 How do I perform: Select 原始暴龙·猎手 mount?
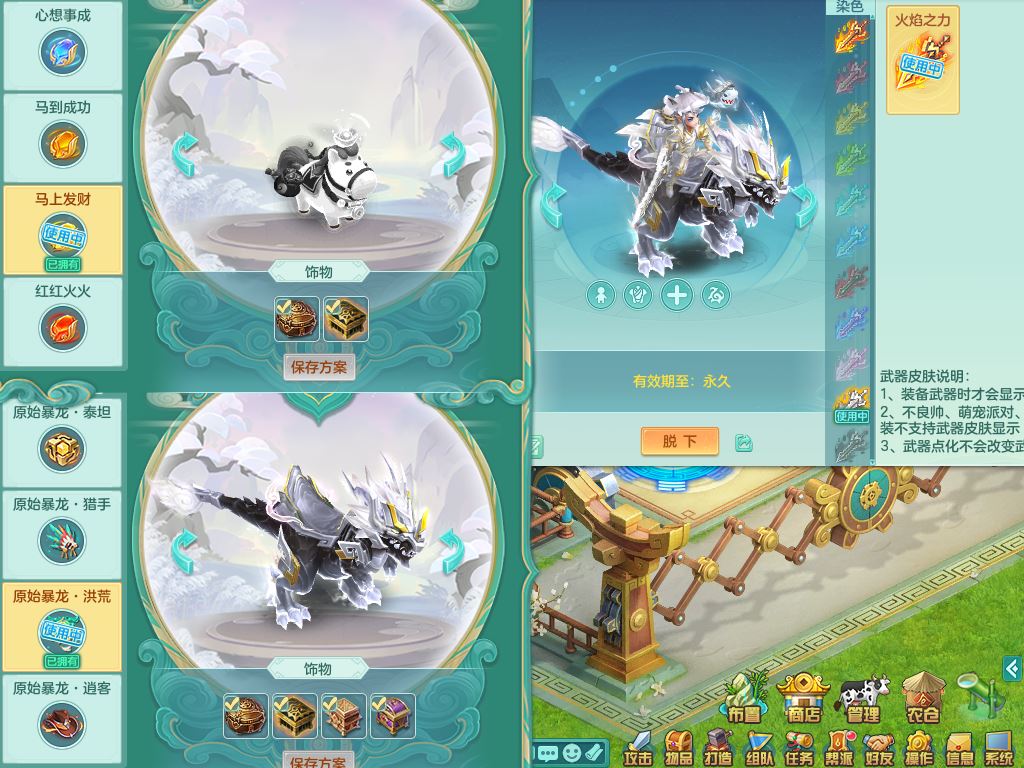tap(63, 532)
